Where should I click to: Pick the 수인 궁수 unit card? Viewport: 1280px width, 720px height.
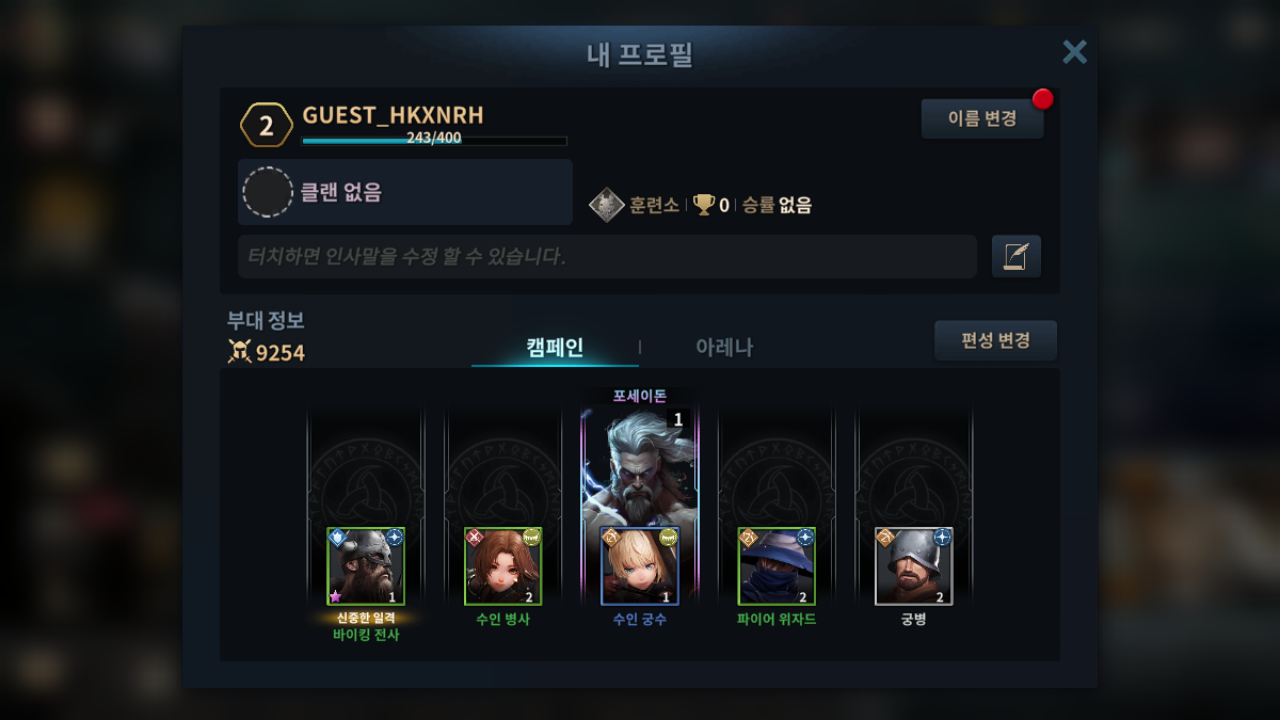coord(640,566)
